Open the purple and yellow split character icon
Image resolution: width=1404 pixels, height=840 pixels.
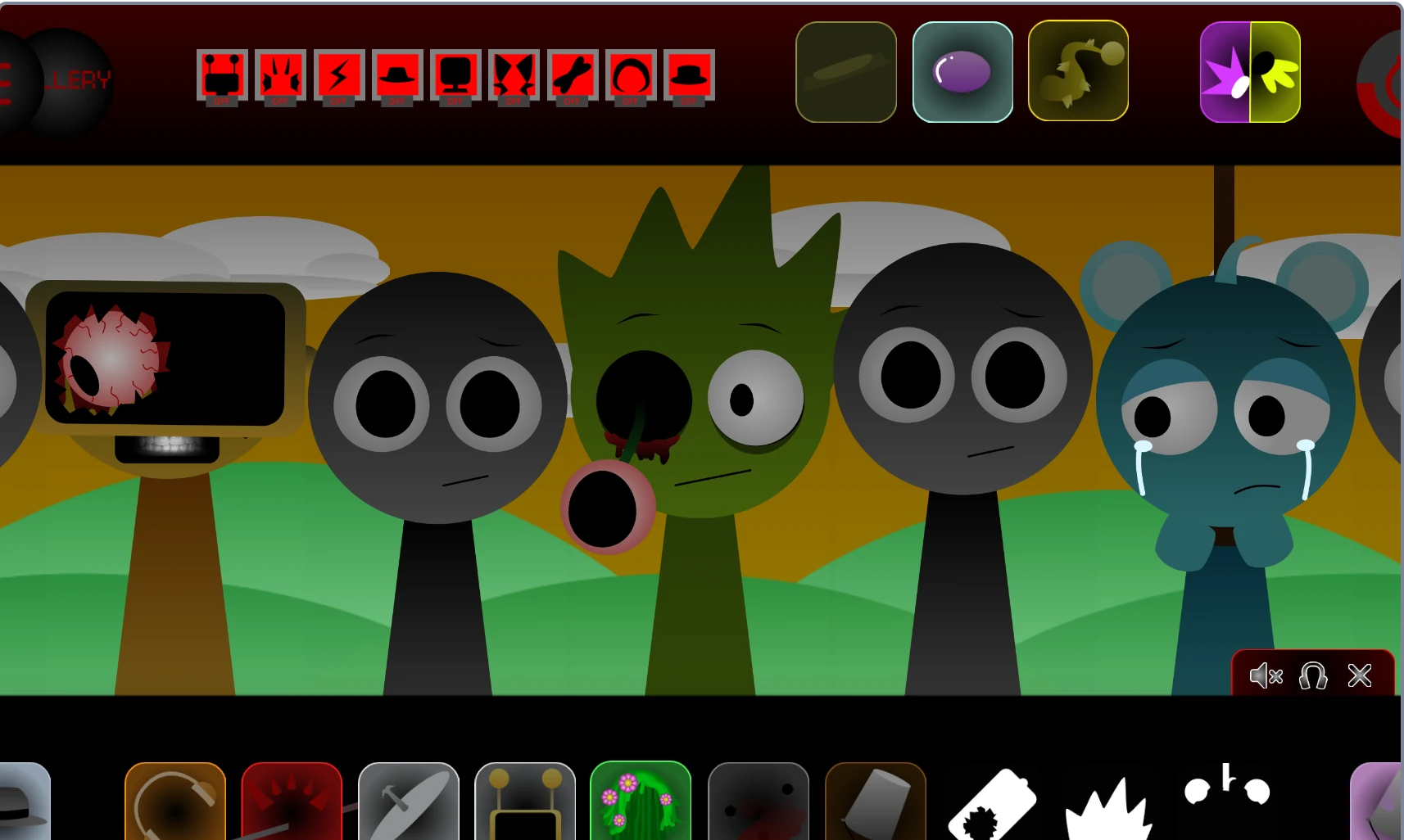click(1250, 71)
